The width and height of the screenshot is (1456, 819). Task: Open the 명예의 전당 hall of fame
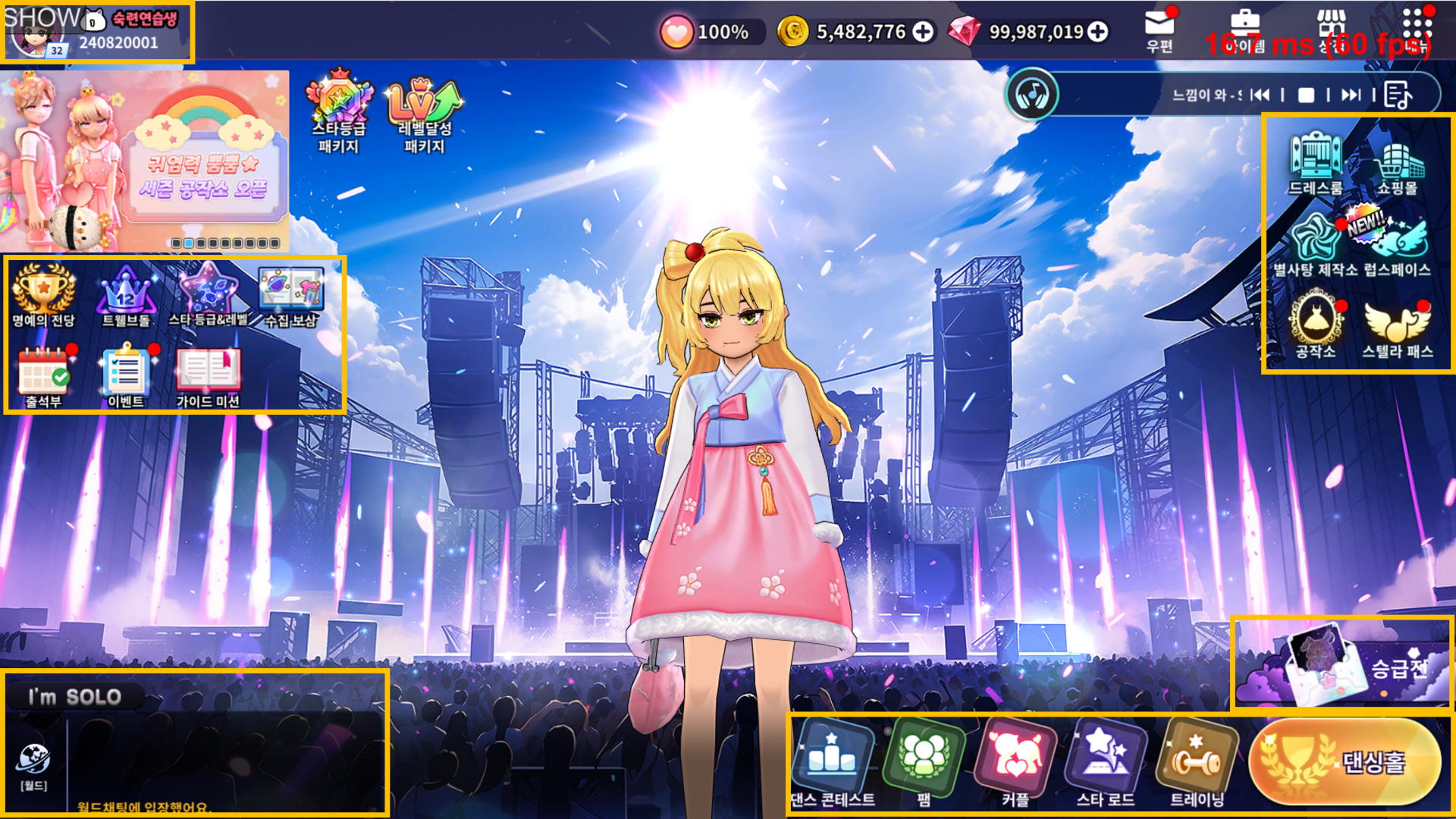pos(43,296)
